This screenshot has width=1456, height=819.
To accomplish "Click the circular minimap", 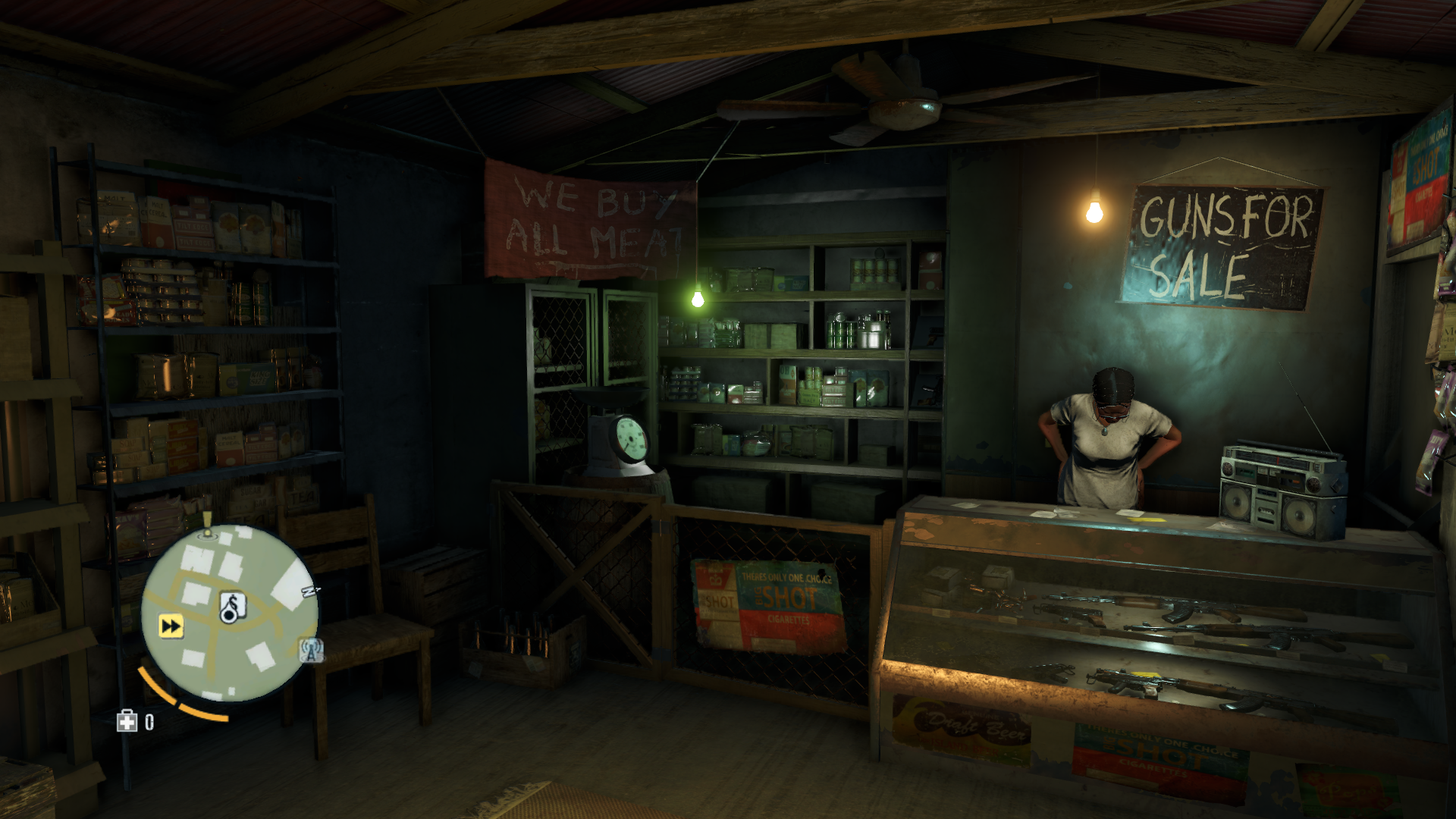I will tap(230, 611).
